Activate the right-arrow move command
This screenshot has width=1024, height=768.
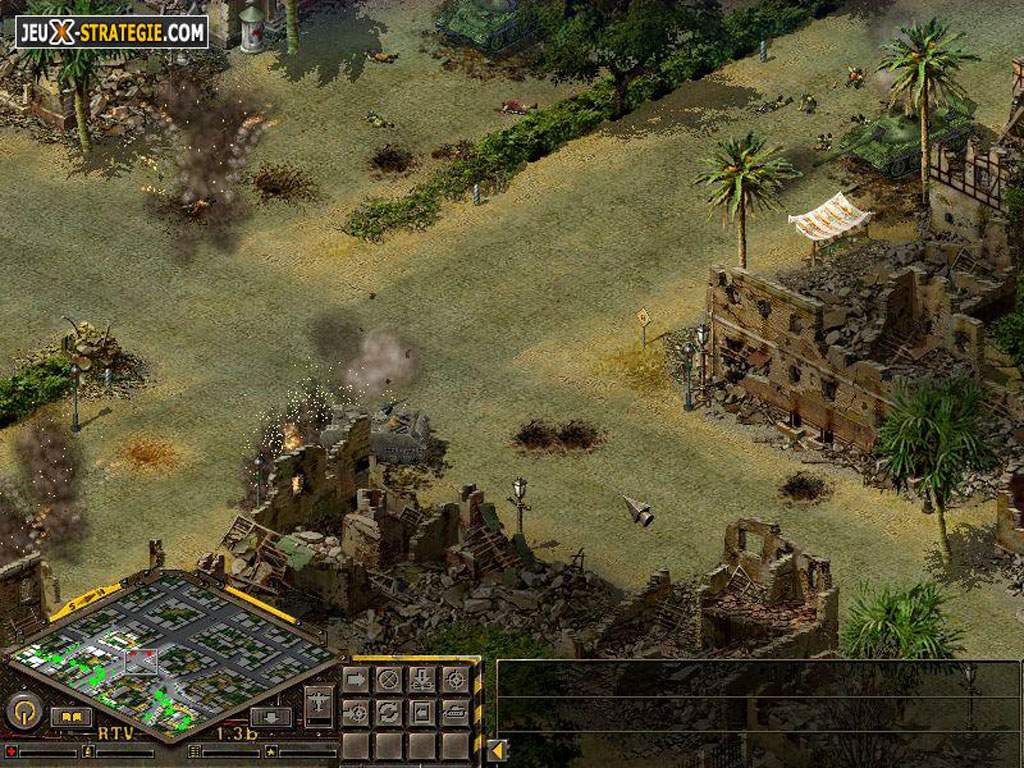(356, 680)
